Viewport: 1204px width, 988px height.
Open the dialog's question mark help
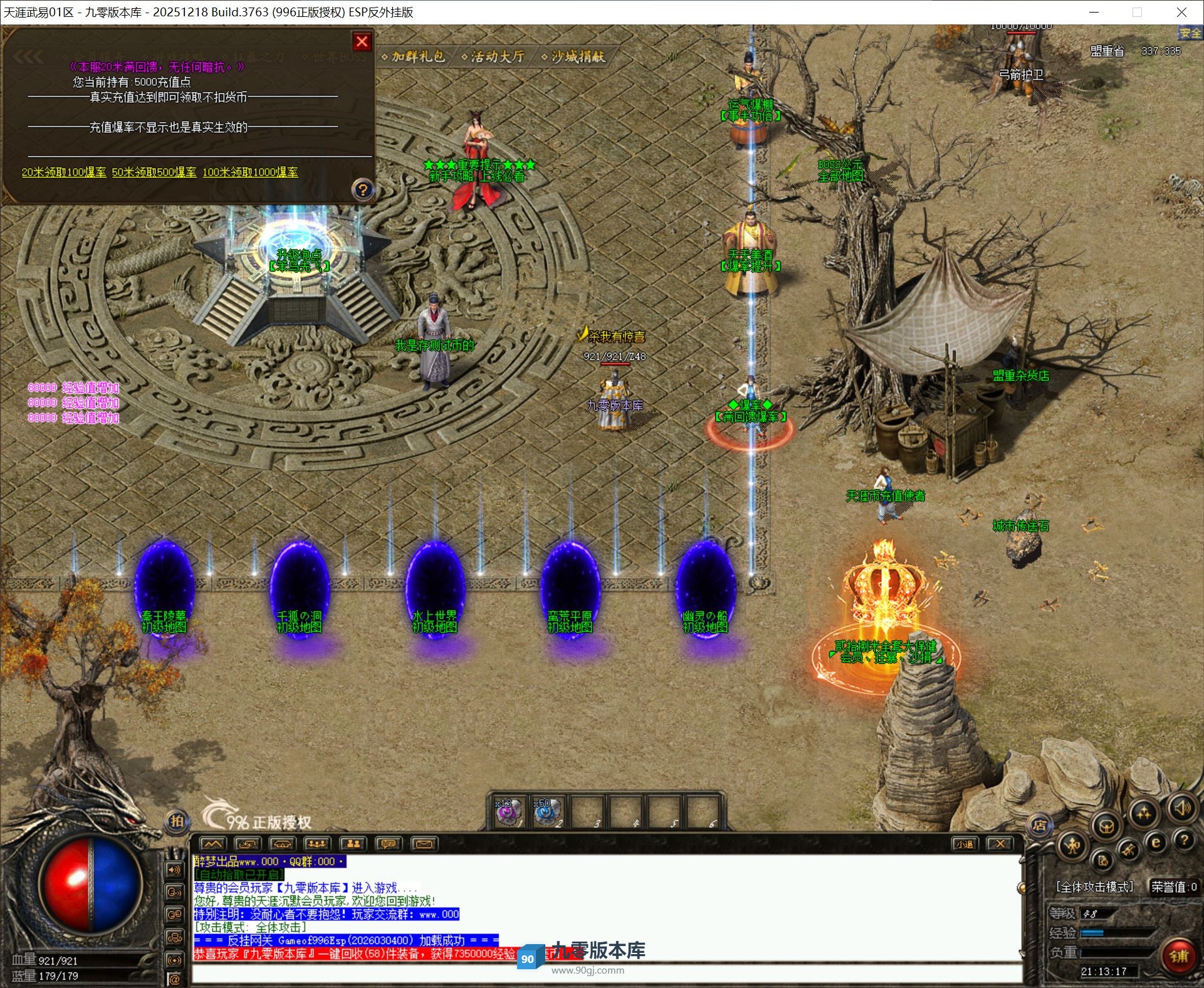[362, 189]
